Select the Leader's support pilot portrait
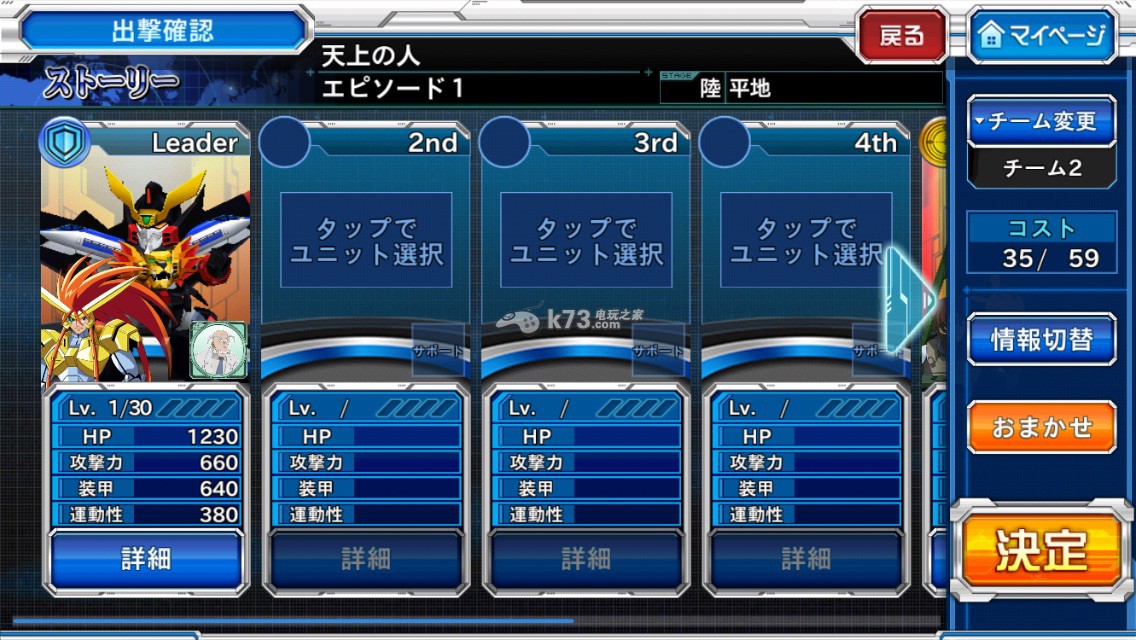The height and width of the screenshot is (640, 1136). [x=217, y=349]
